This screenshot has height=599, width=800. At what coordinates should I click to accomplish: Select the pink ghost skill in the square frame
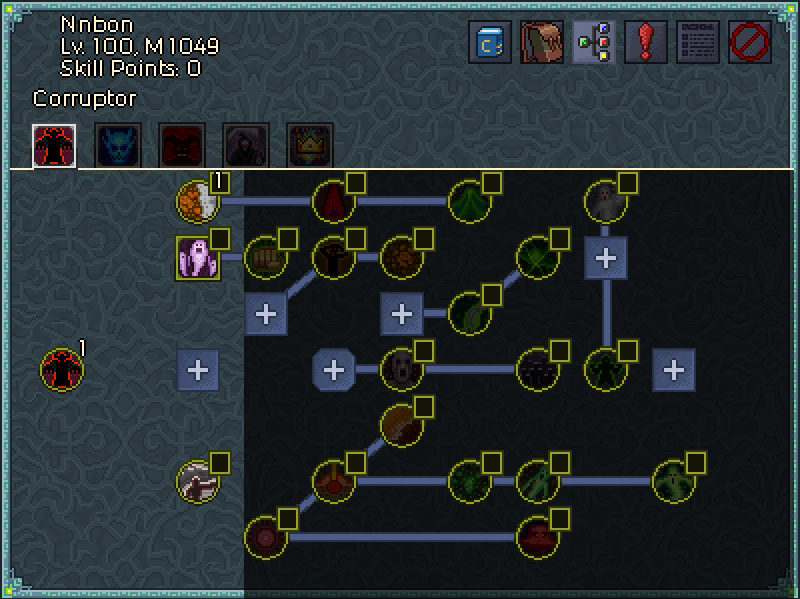[197, 258]
